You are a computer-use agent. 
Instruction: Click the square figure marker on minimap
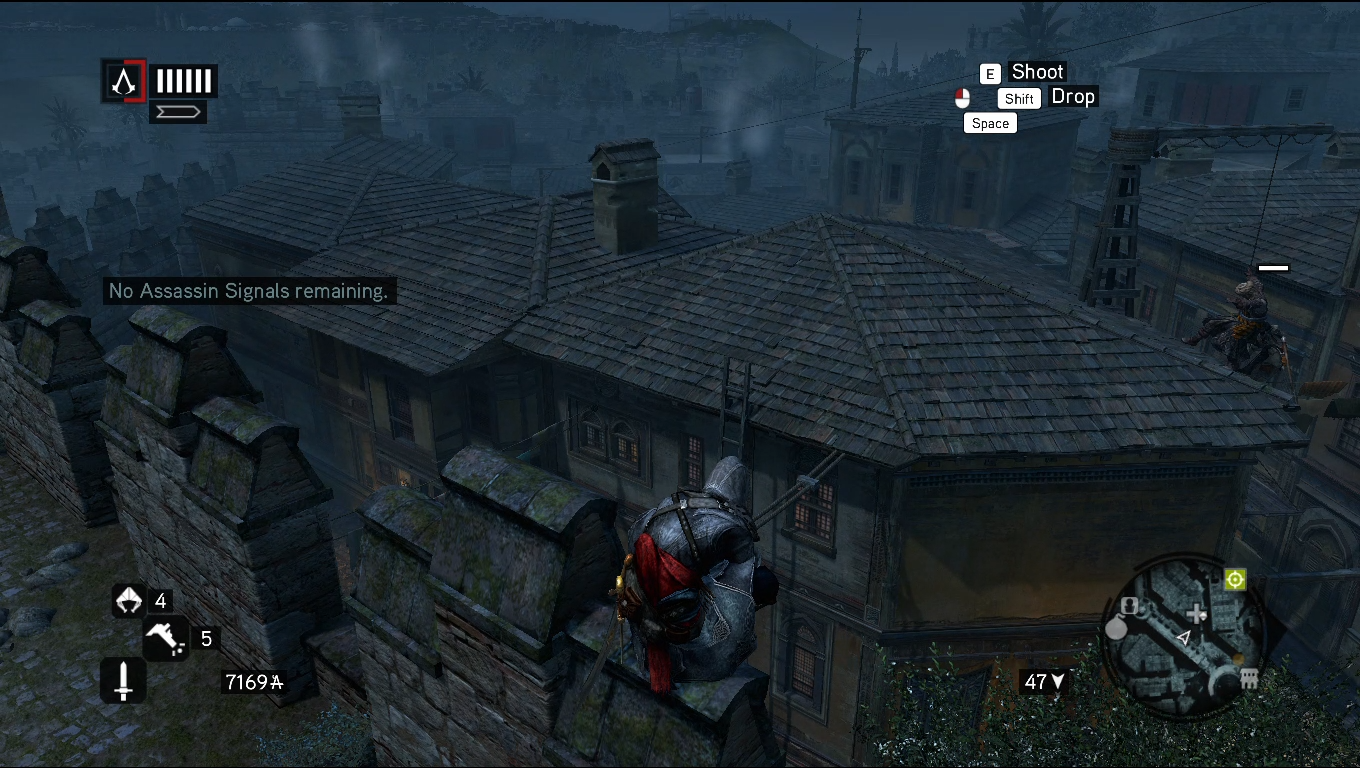coord(1131,606)
